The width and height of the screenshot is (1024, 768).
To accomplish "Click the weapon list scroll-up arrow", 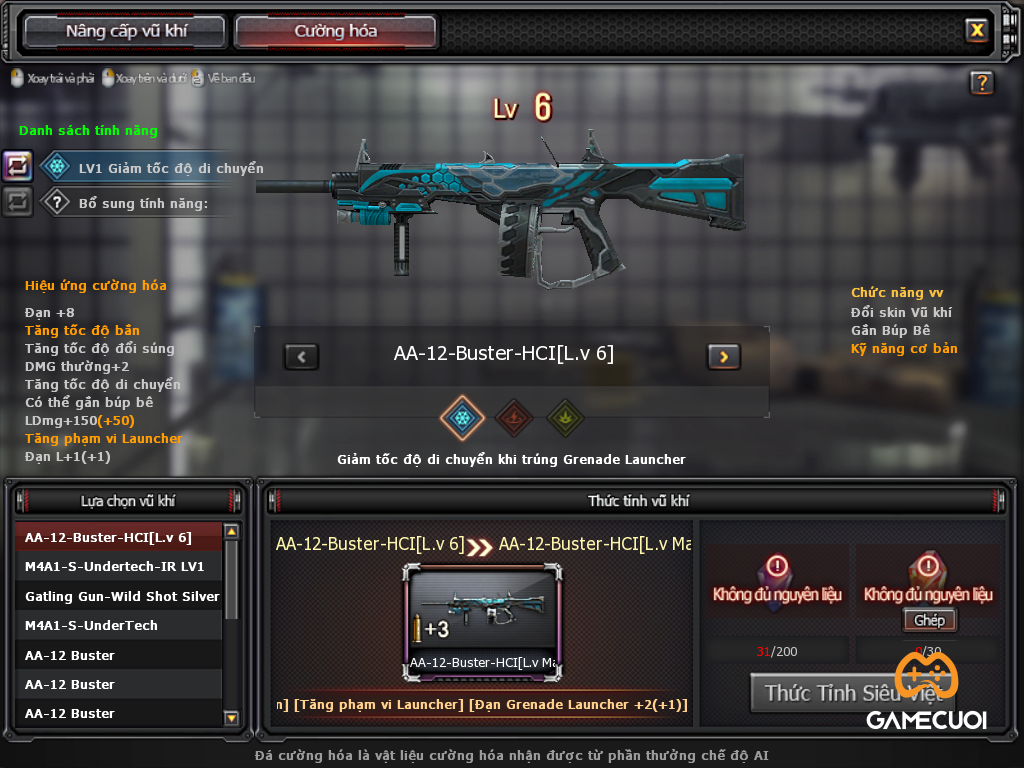I will coord(231,532).
